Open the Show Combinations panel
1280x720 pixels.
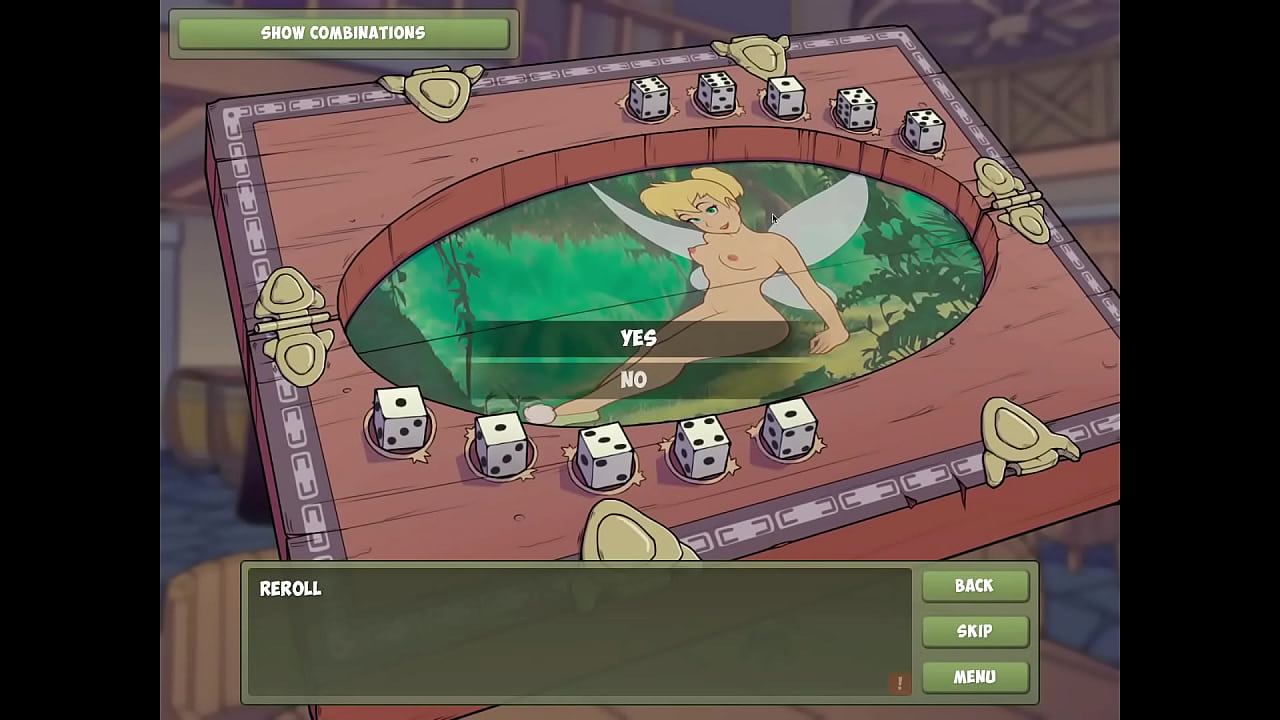point(343,33)
